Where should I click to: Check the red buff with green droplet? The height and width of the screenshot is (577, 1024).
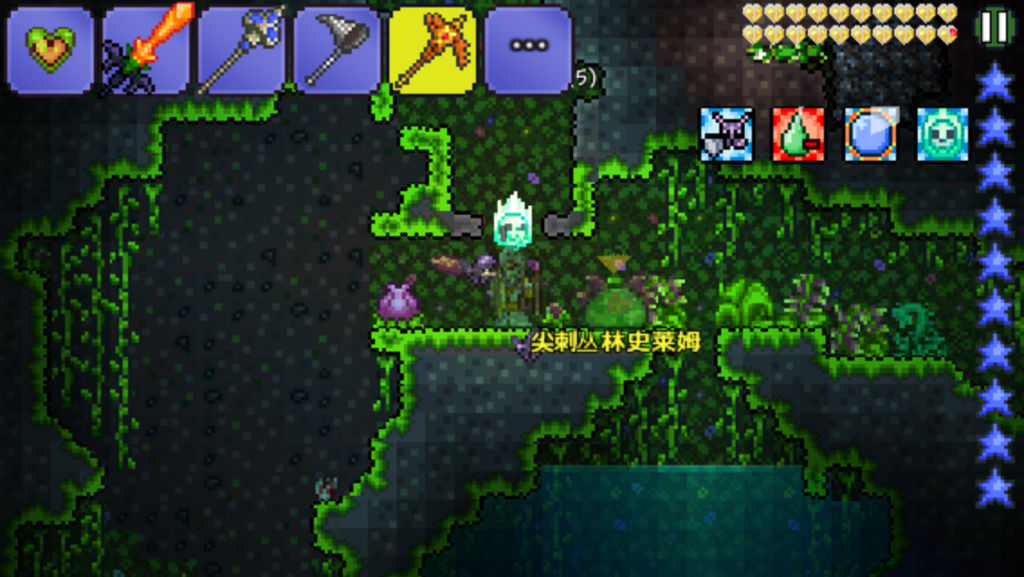(x=798, y=134)
